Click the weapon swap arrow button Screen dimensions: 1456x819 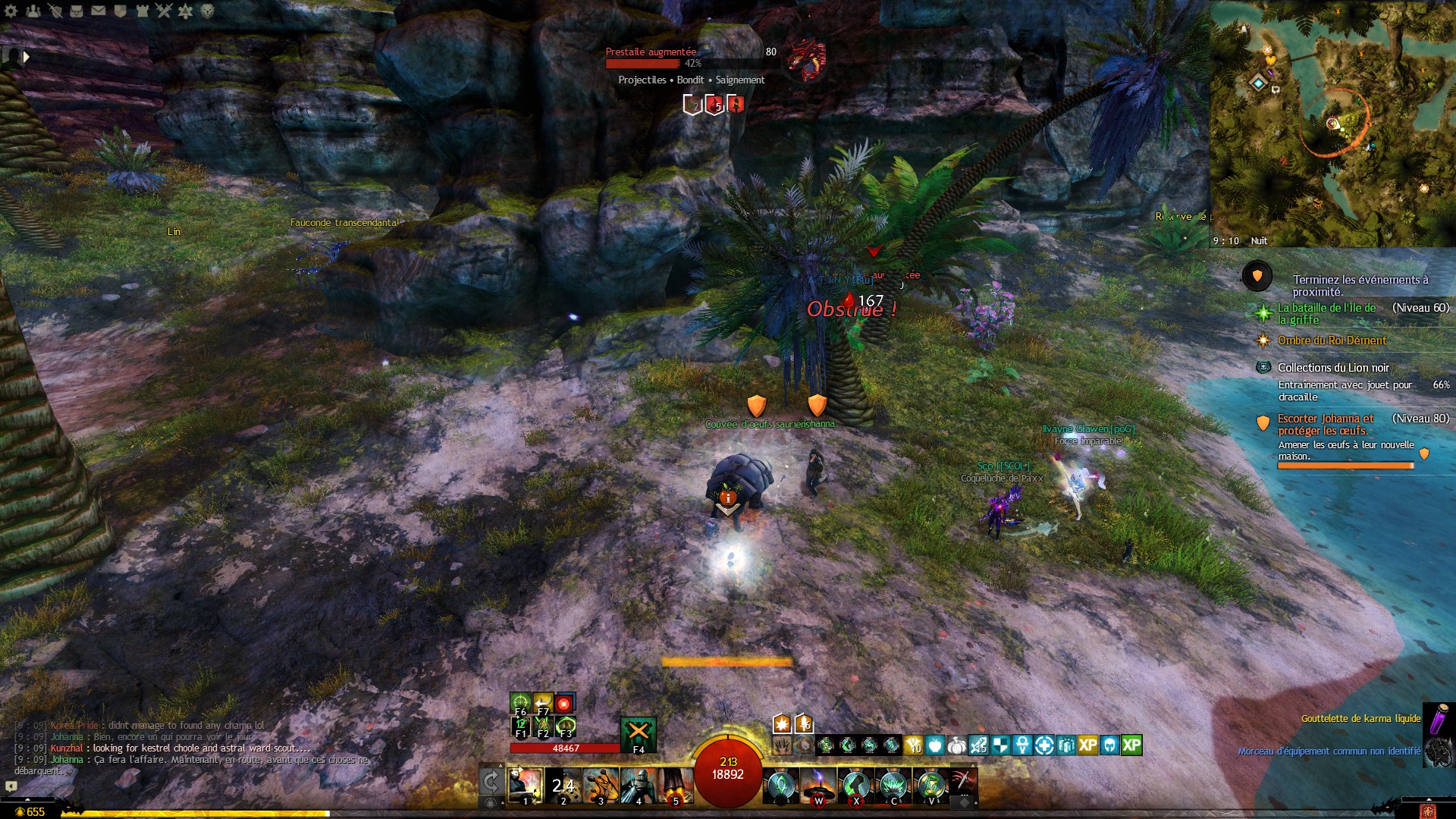point(491,782)
